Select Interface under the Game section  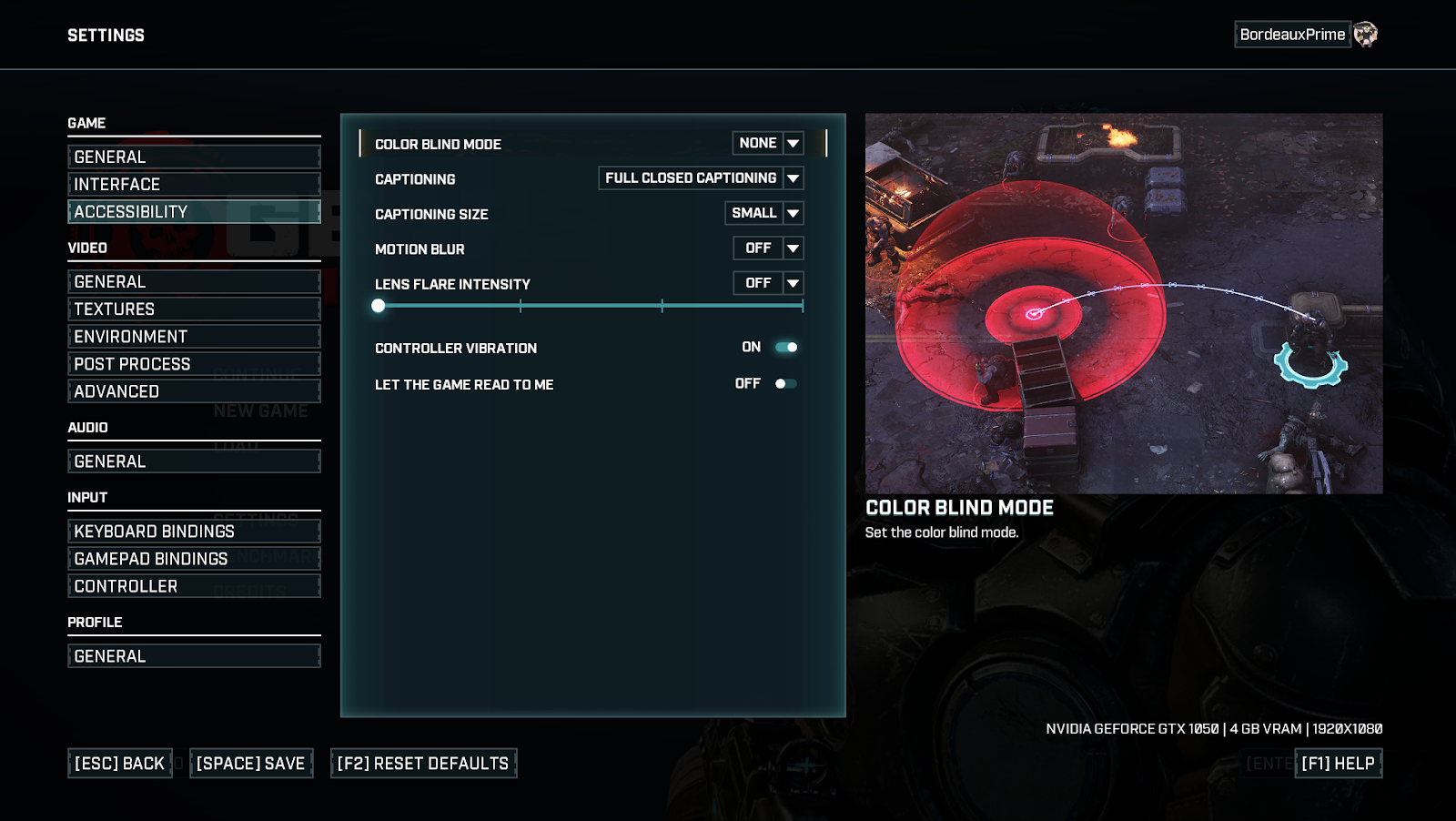click(194, 185)
